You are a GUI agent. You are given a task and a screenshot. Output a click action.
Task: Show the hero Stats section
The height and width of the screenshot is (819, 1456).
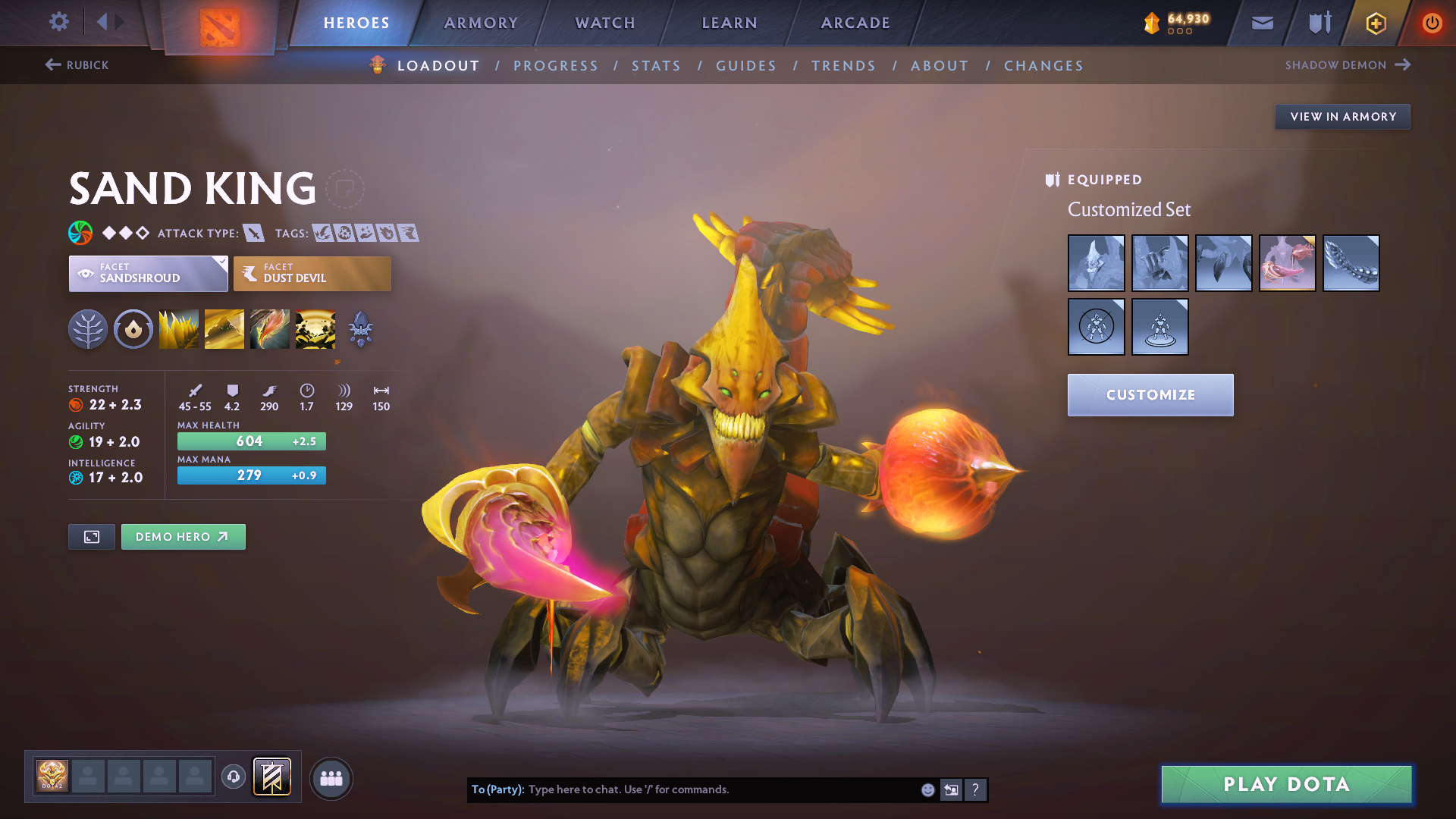coord(656,66)
